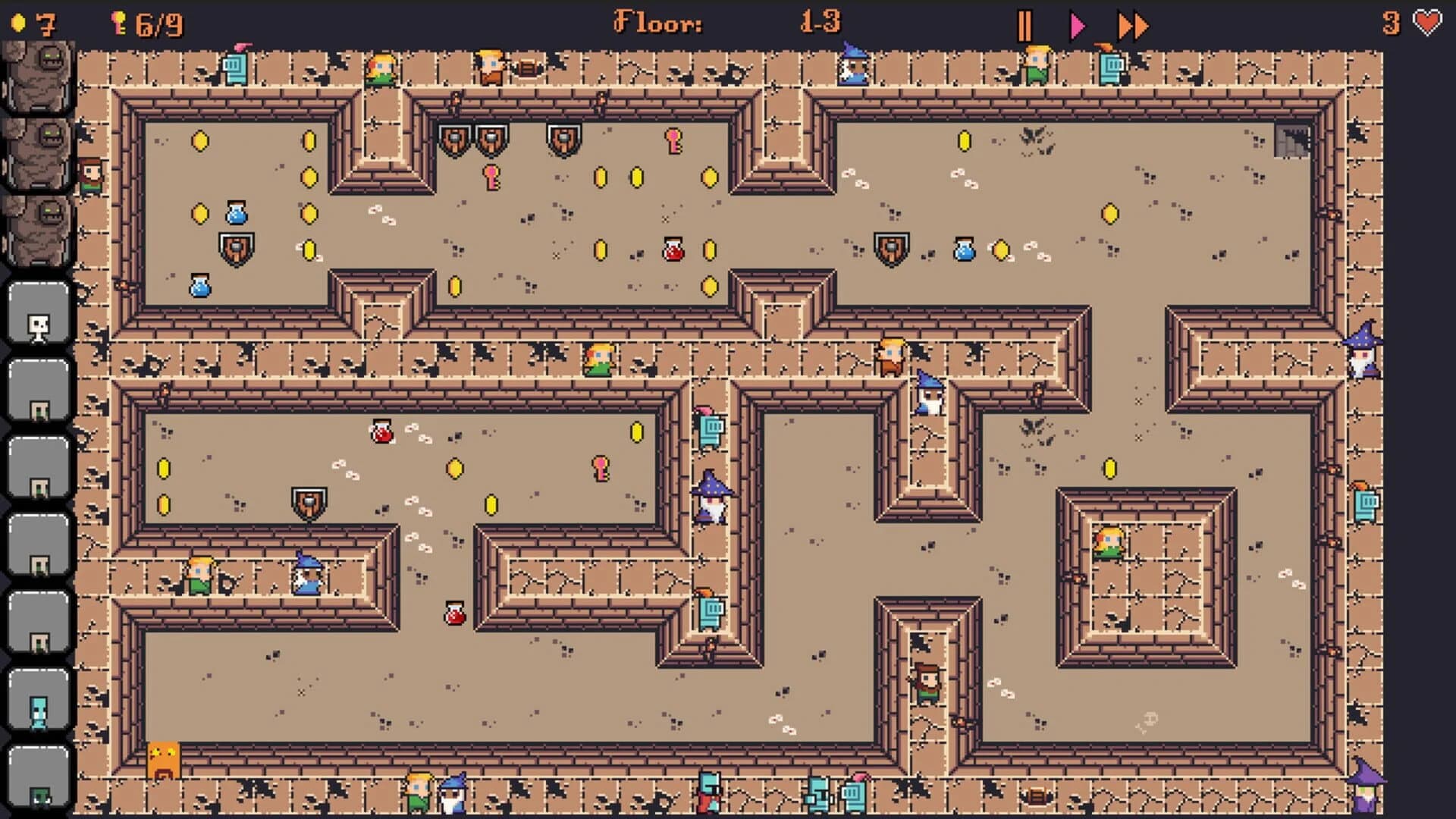
Task: Click the second golem portrait on the left
Action: click(39, 157)
